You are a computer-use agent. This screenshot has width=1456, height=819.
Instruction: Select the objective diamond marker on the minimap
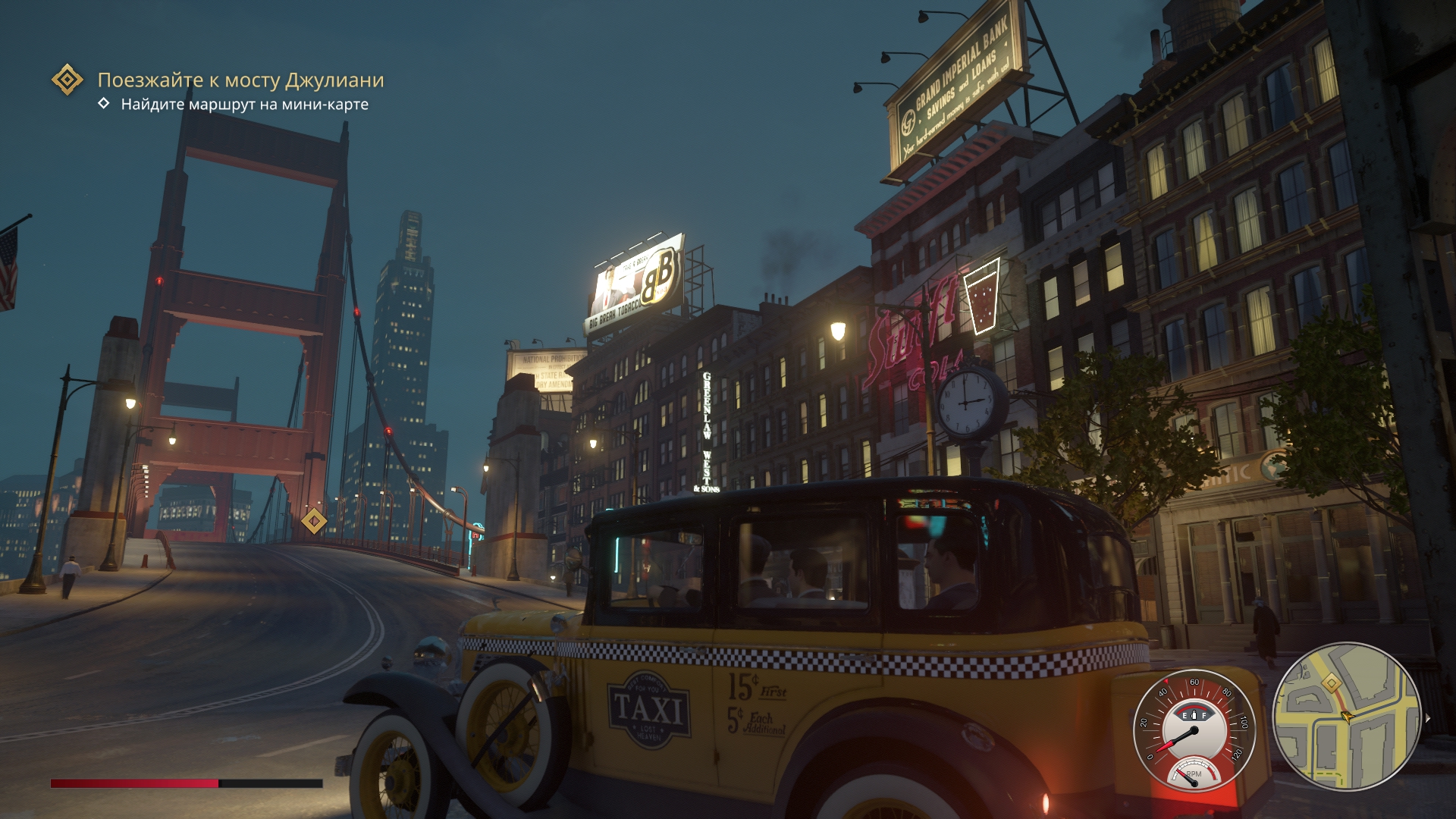[x=1331, y=684]
